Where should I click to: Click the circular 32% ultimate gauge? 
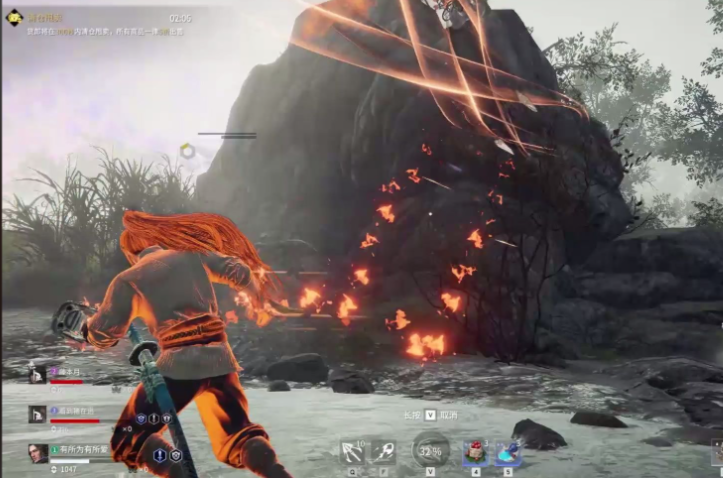(430, 450)
